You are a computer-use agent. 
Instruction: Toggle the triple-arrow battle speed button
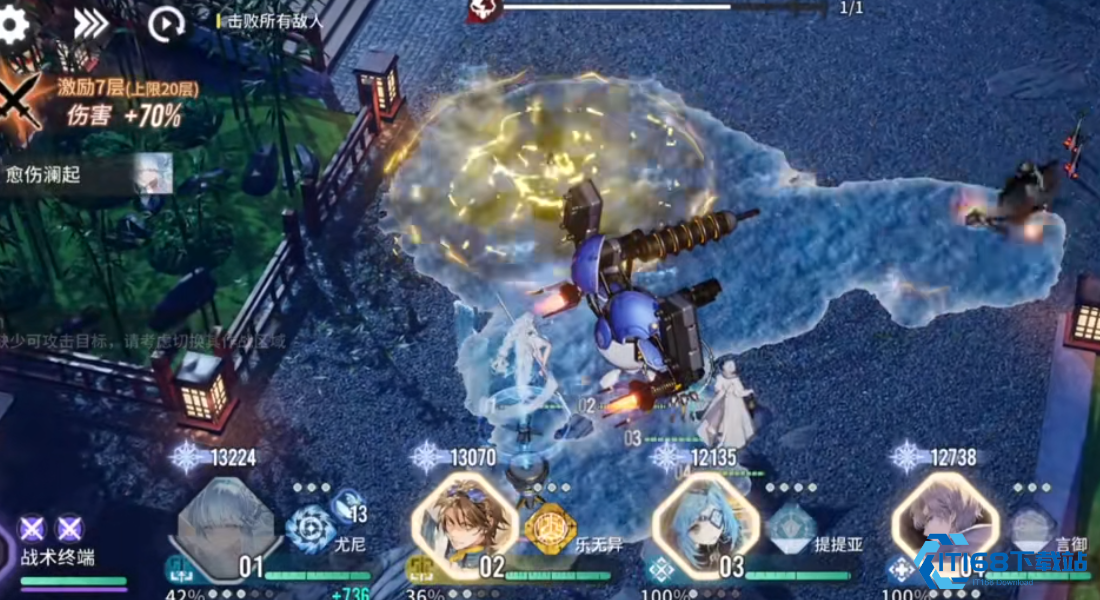coord(90,25)
